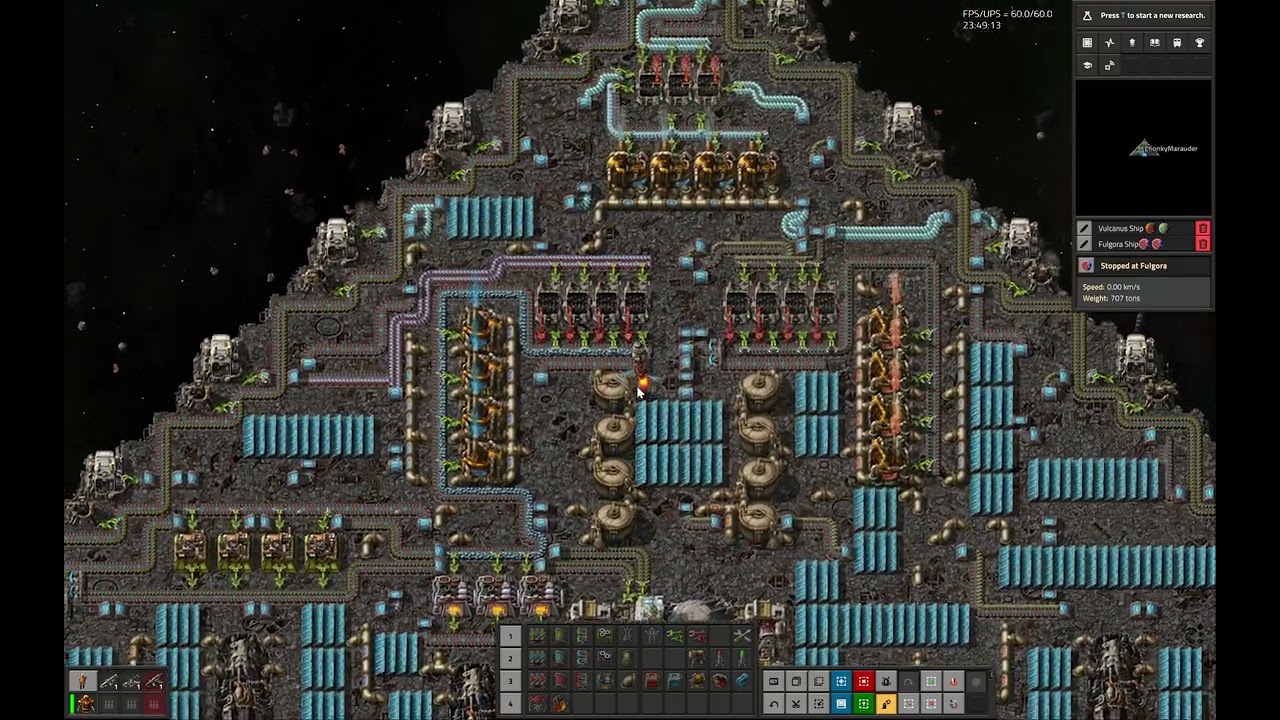This screenshot has width=1280, height=720.
Task: Click the space platform minimap
Action: pos(1143,148)
